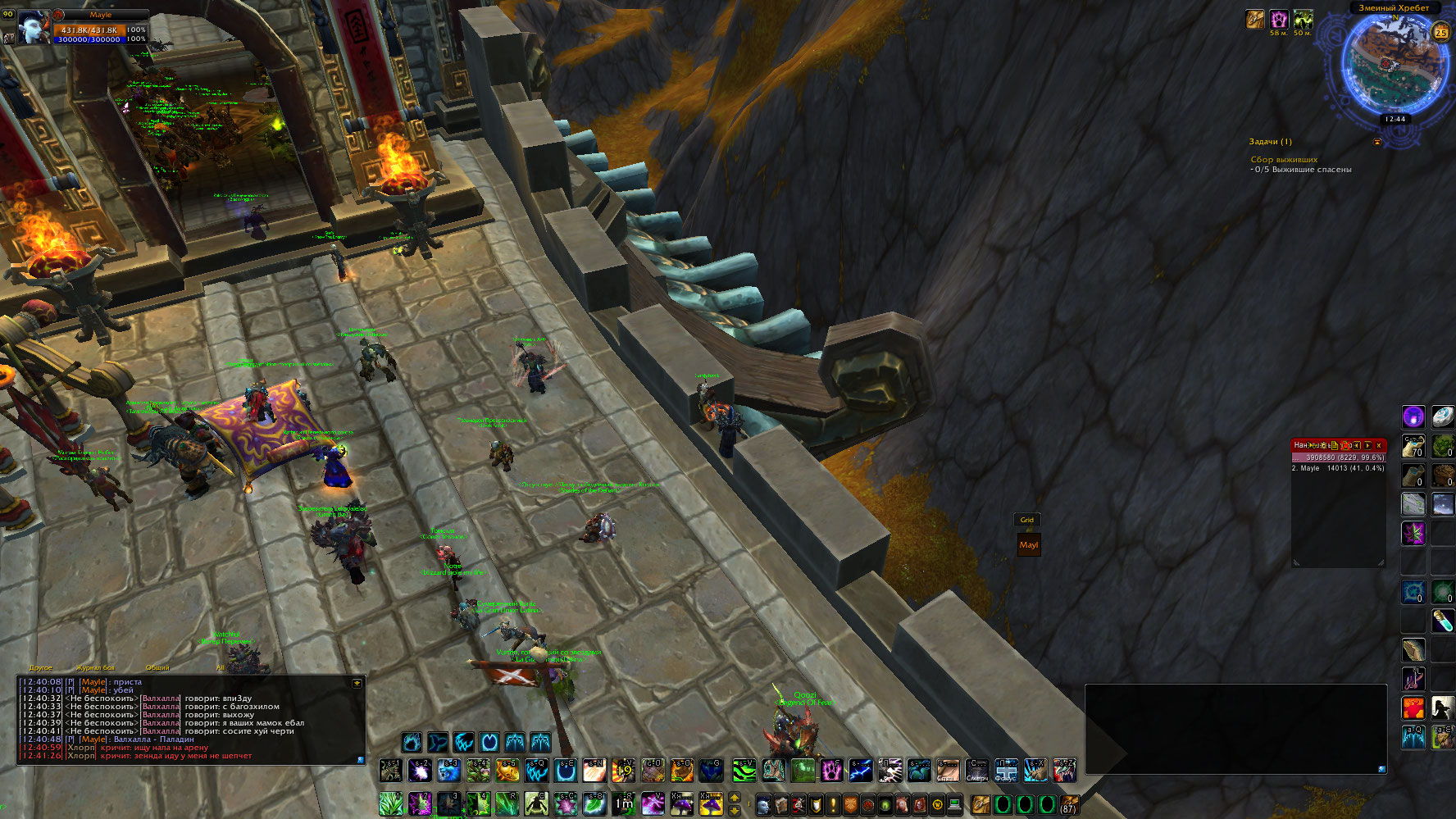Use the purple mushroom ability
The image size is (1456, 819).
(682, 803)
